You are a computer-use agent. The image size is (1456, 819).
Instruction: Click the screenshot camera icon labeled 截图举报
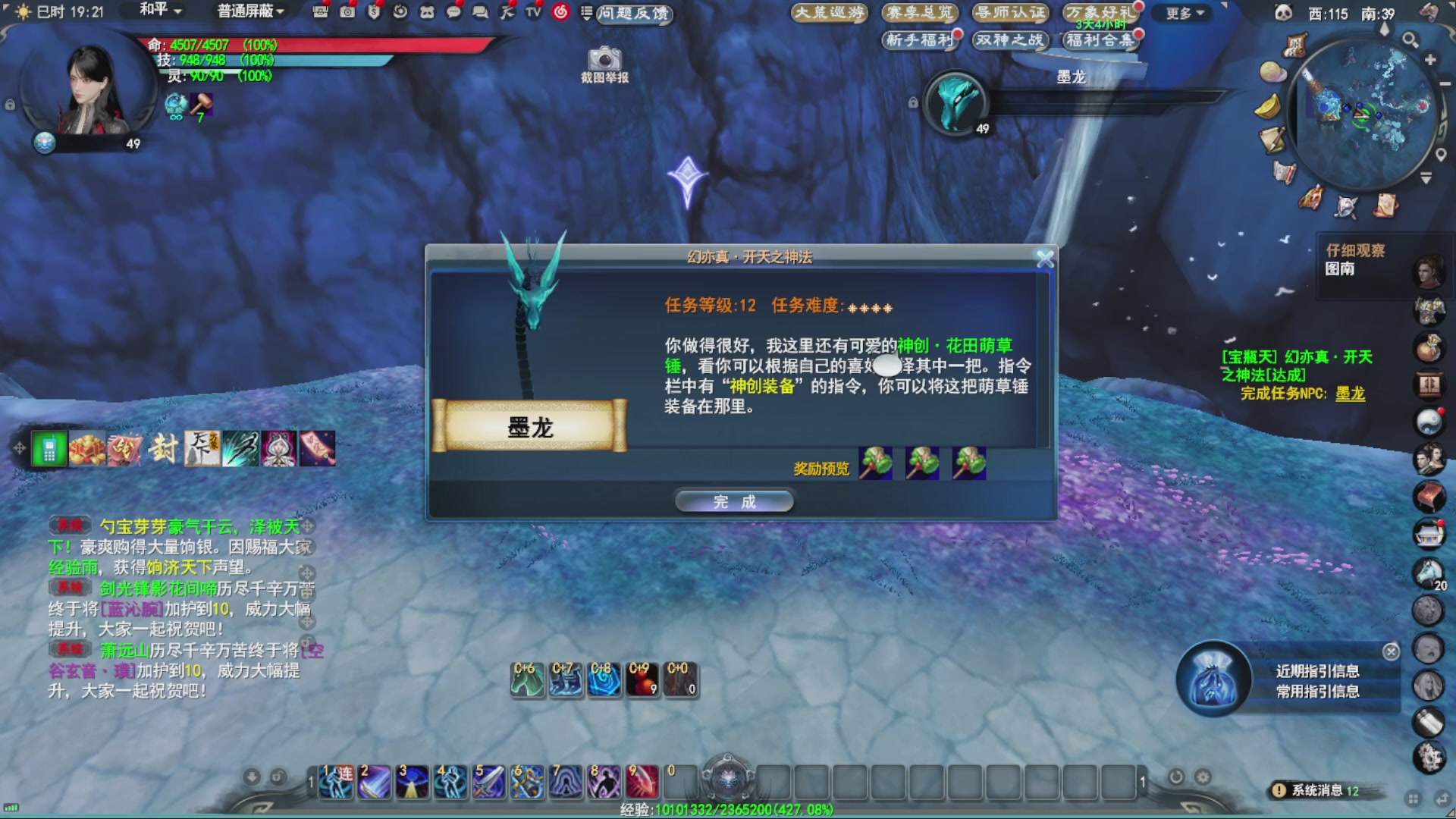(603, 61)
